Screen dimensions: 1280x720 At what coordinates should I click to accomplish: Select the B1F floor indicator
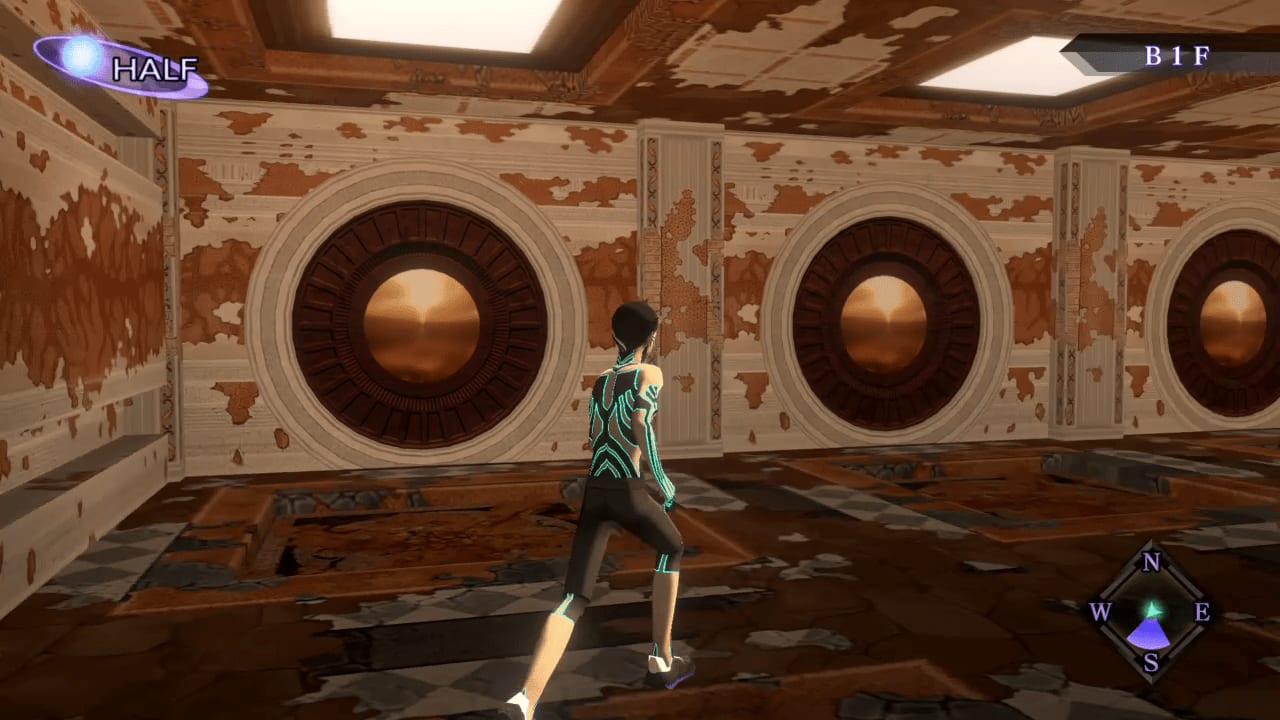coord(1175,56)
